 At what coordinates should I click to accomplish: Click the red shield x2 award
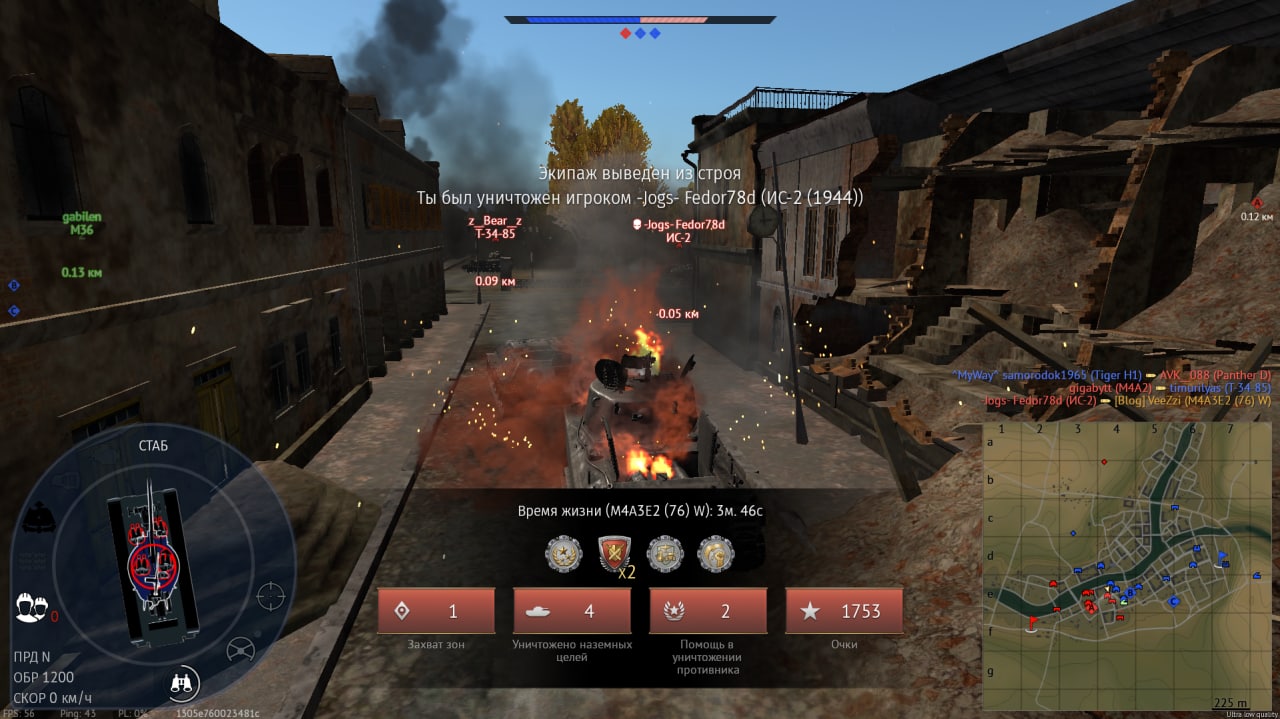[x=613, y=553]
